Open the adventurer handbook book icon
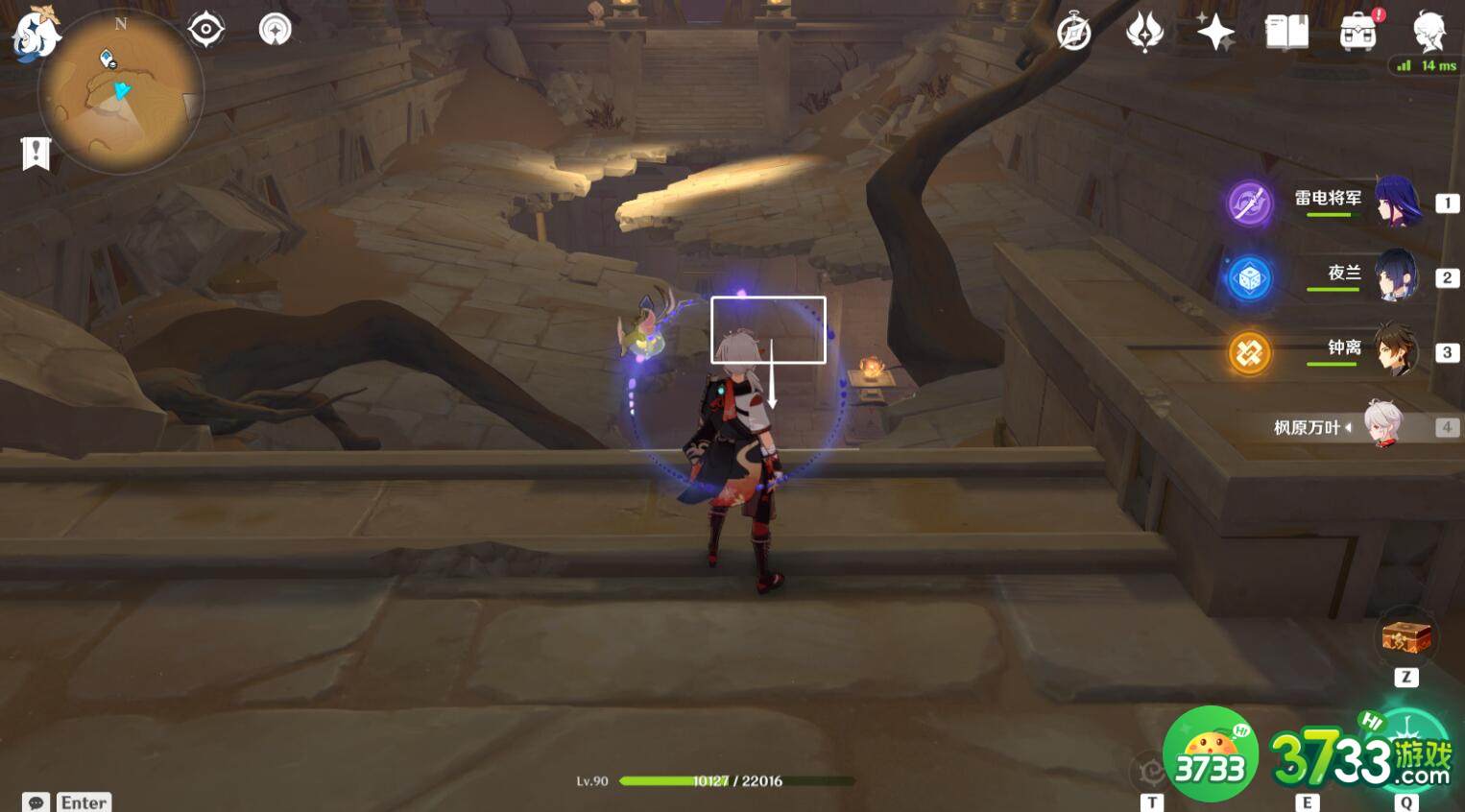This screenshot has height=812, width=1465. tap(1286, 33)
